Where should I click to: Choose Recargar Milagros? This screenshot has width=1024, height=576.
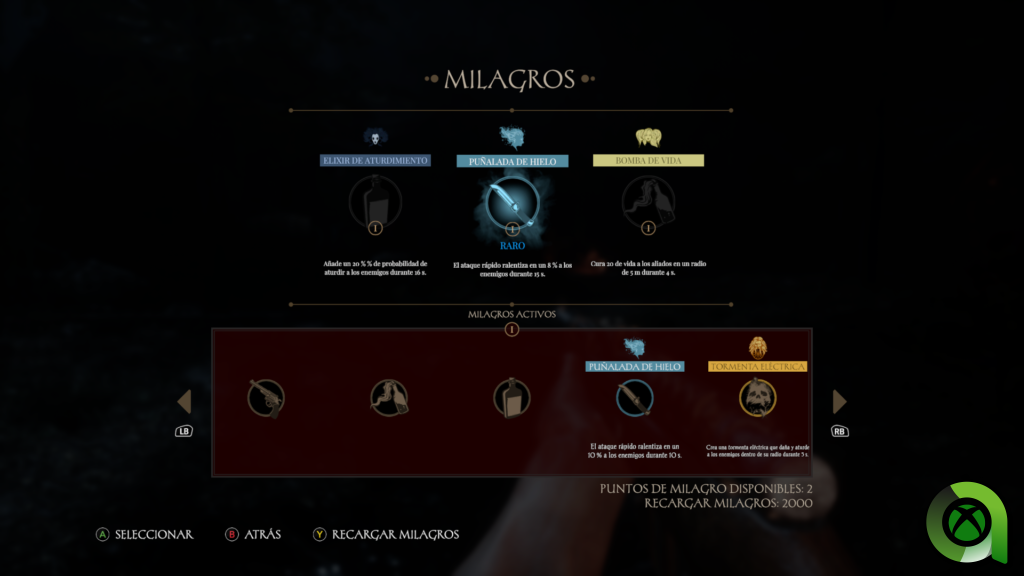[x=385, y=535]
